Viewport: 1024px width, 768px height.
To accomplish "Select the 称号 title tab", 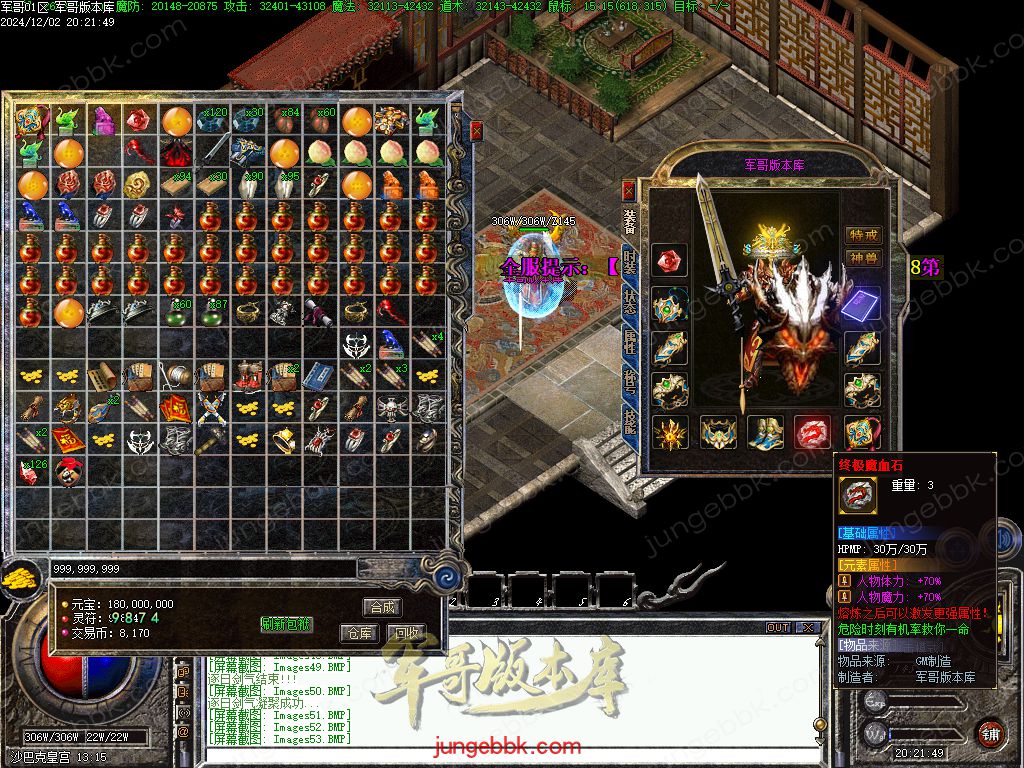I will tap(629, 386).
